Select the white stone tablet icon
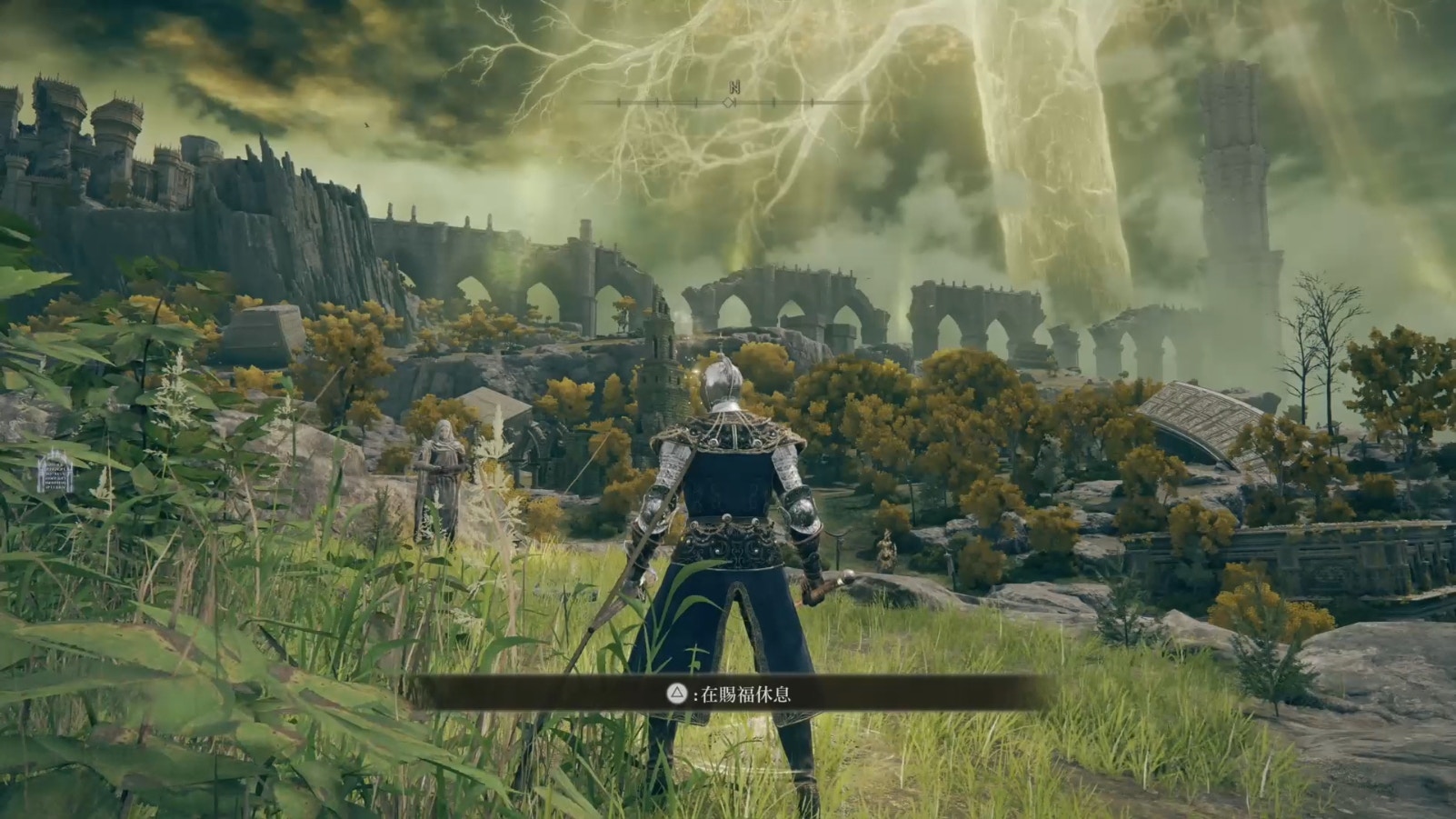 pos(54,471)
